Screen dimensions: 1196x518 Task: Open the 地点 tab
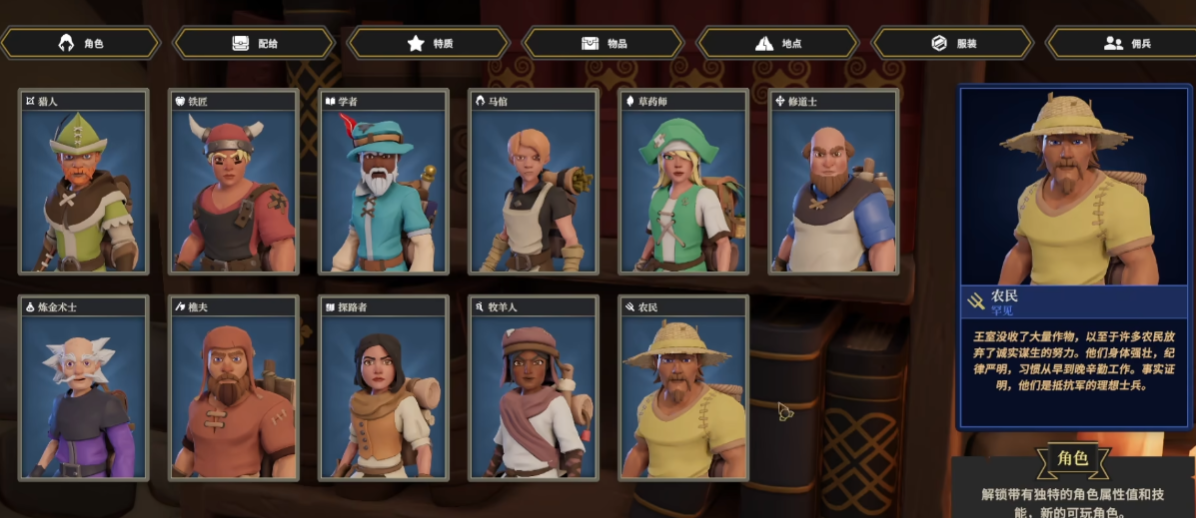[777, 43]
